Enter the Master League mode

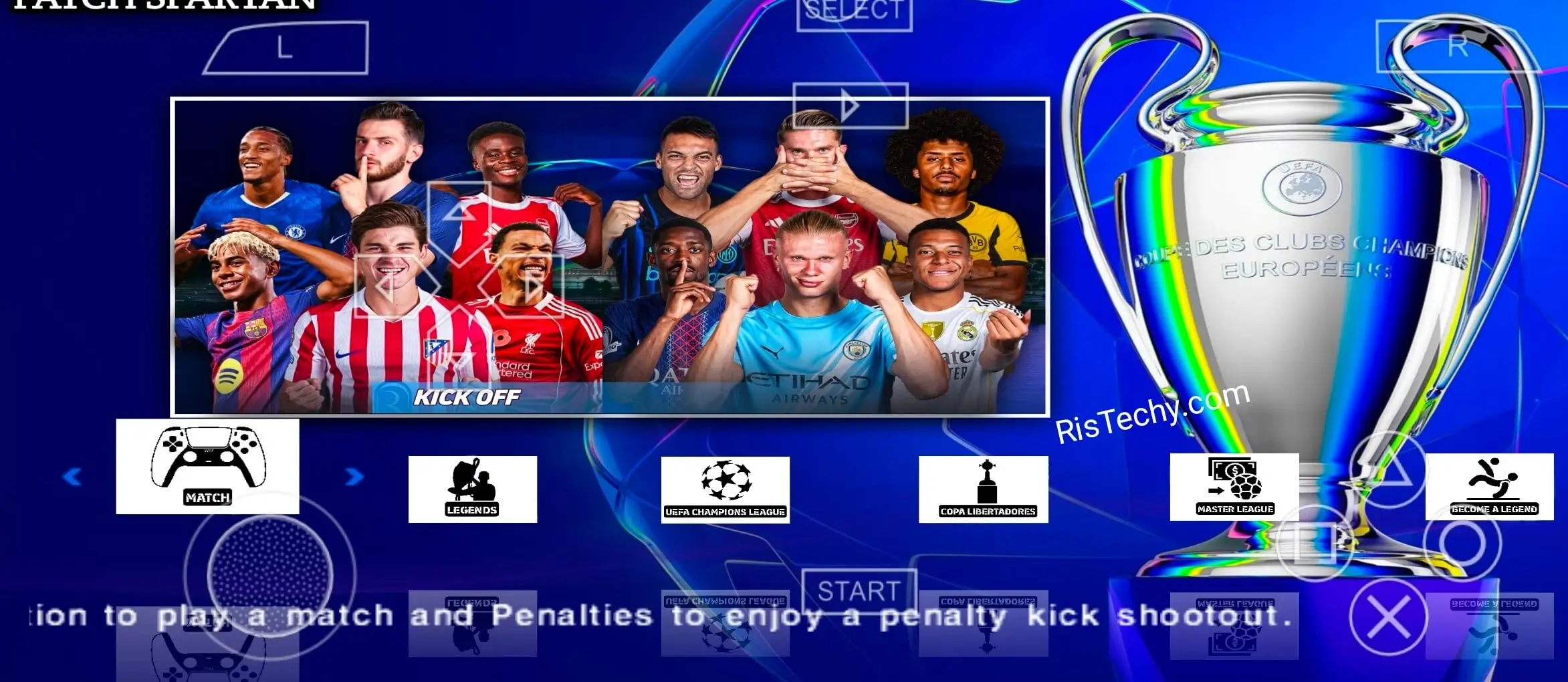click(1234, 487)
